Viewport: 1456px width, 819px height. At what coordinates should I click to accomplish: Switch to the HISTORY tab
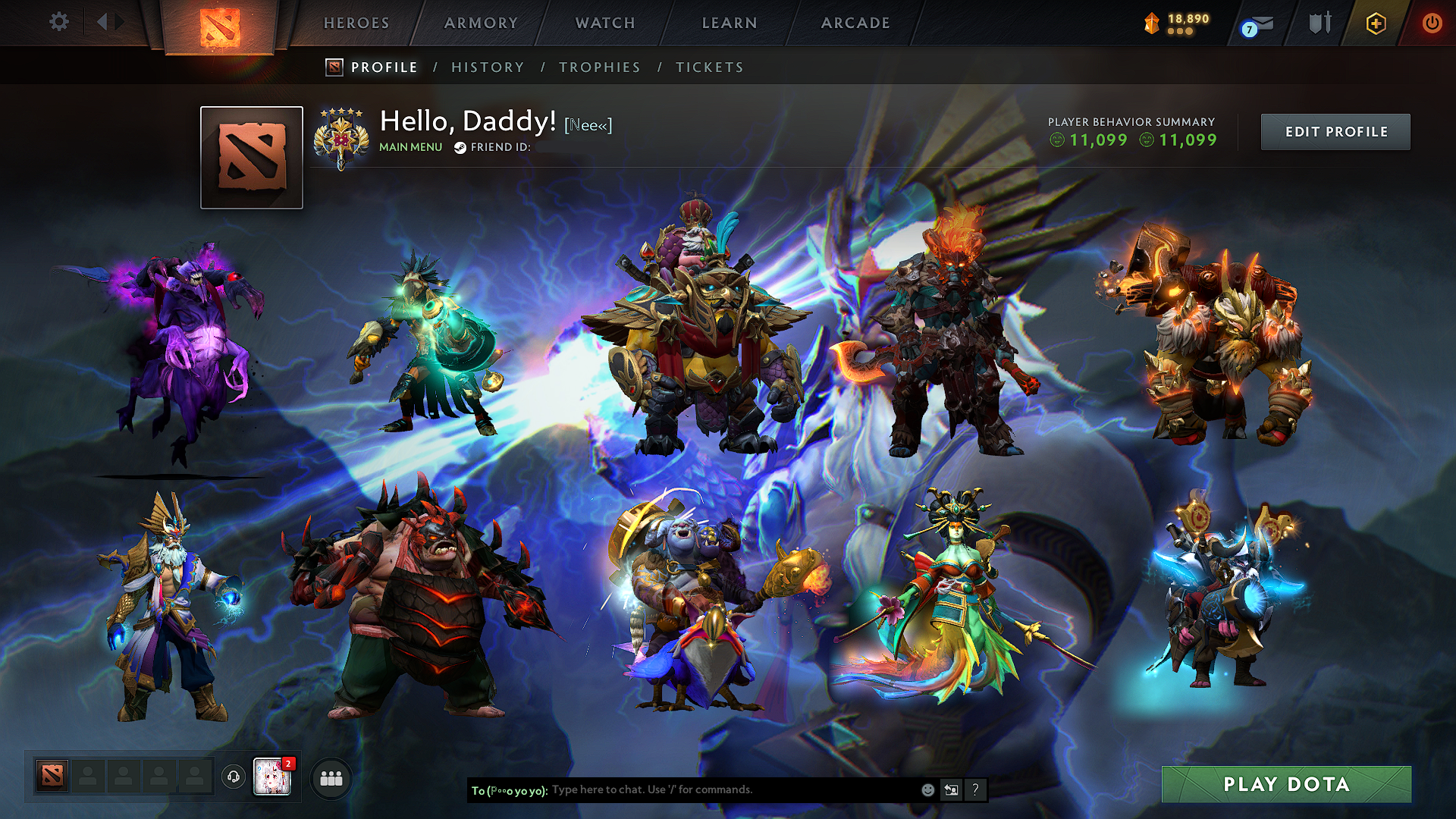(x=488, y=67)
